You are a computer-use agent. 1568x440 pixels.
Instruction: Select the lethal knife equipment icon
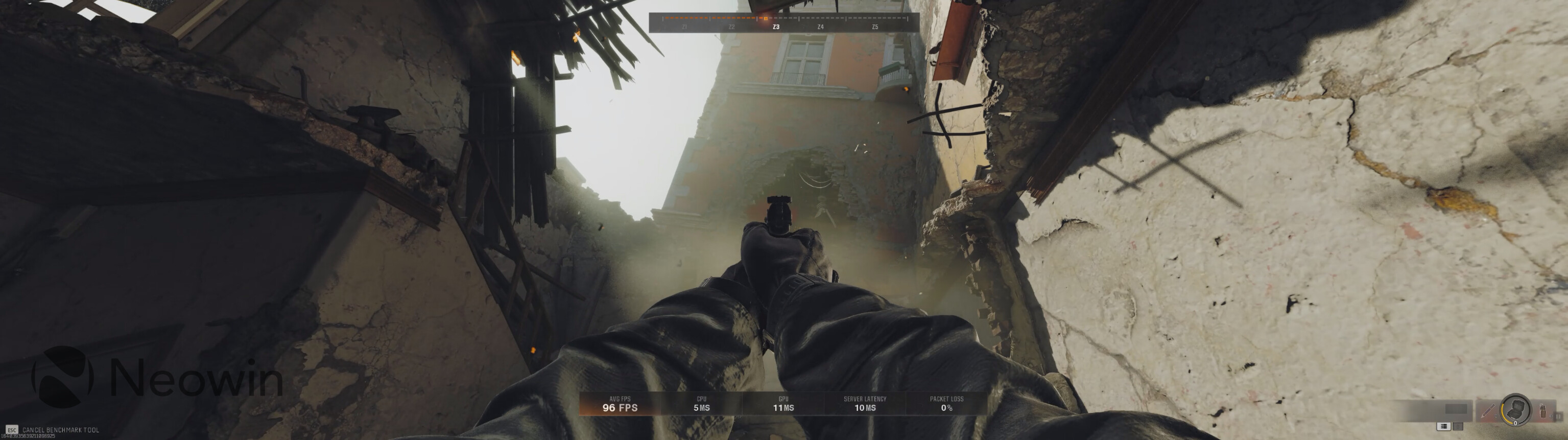[x=1488, y=411]
